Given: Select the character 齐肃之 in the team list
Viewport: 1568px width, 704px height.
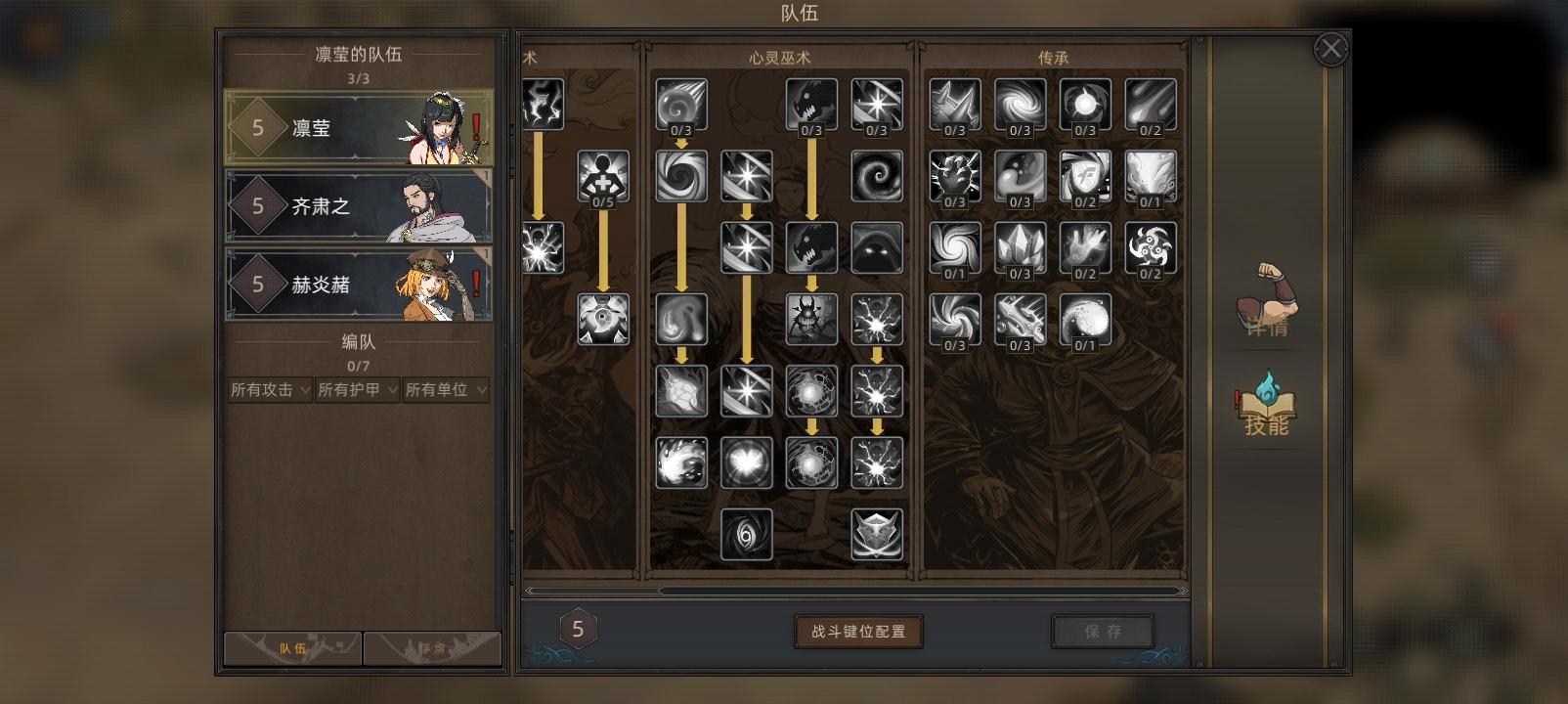Looking at the screenshot, I should pos(362,206).
